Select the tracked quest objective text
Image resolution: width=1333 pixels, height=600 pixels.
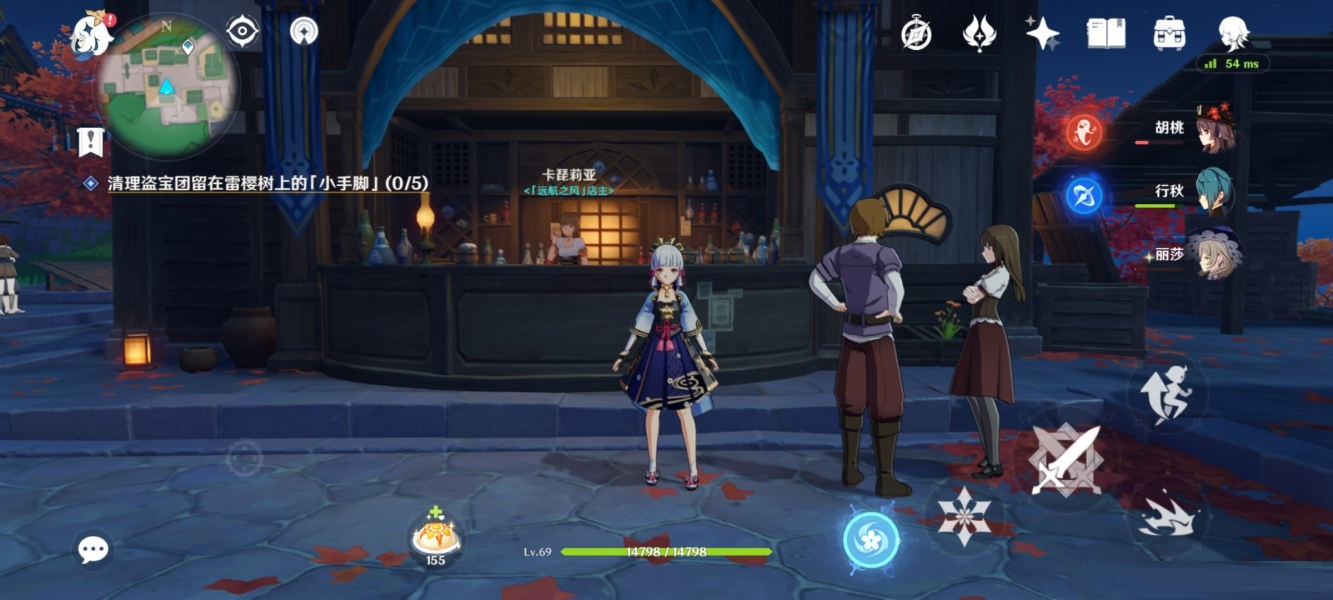point(267,184)
